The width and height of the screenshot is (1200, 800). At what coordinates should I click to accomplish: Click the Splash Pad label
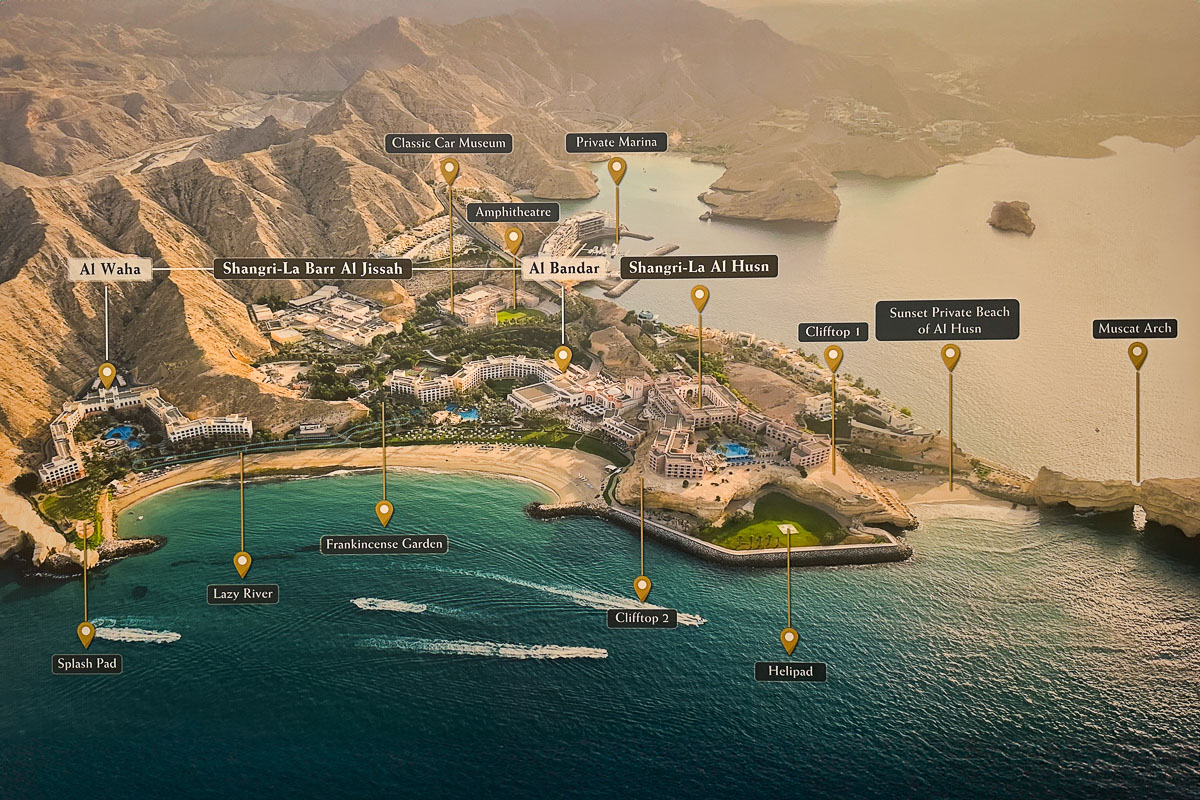(x=87, y=663)
